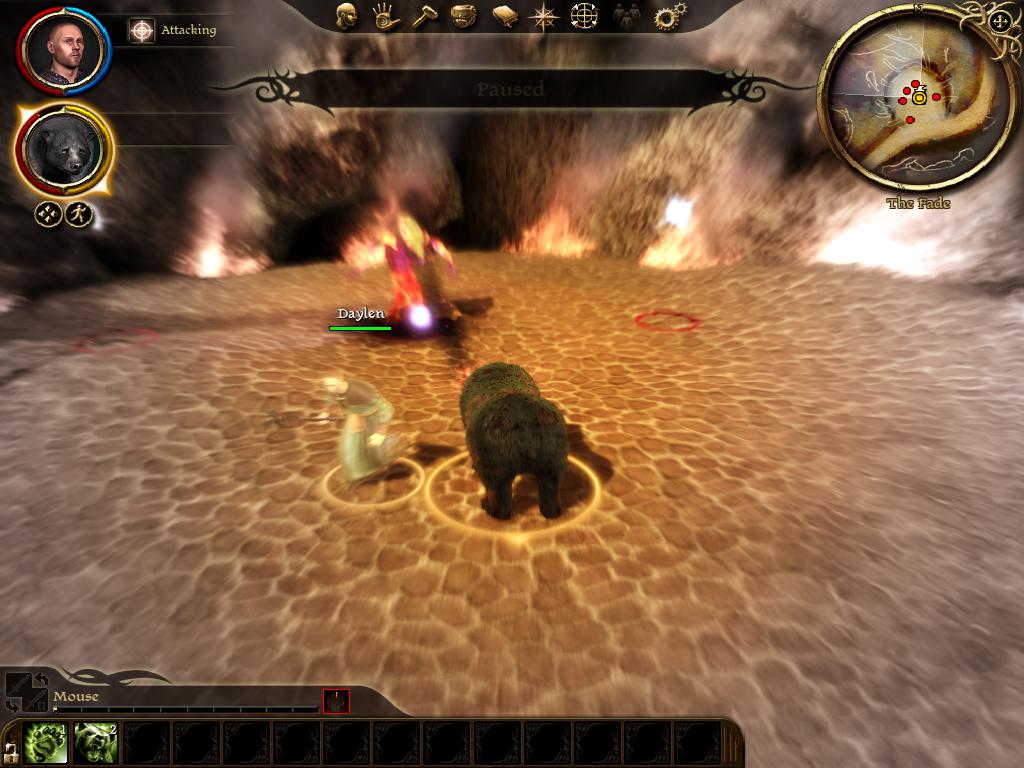Open the world map globe icon
Screen dimensions: 1024x768
click(x=584, y=16)
